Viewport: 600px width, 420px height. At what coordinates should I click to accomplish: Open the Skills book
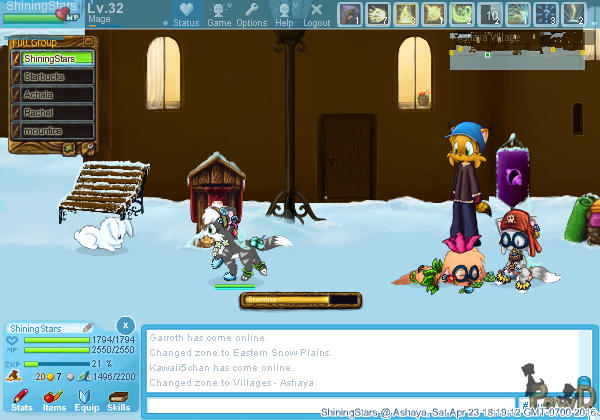tap(118, 401)
